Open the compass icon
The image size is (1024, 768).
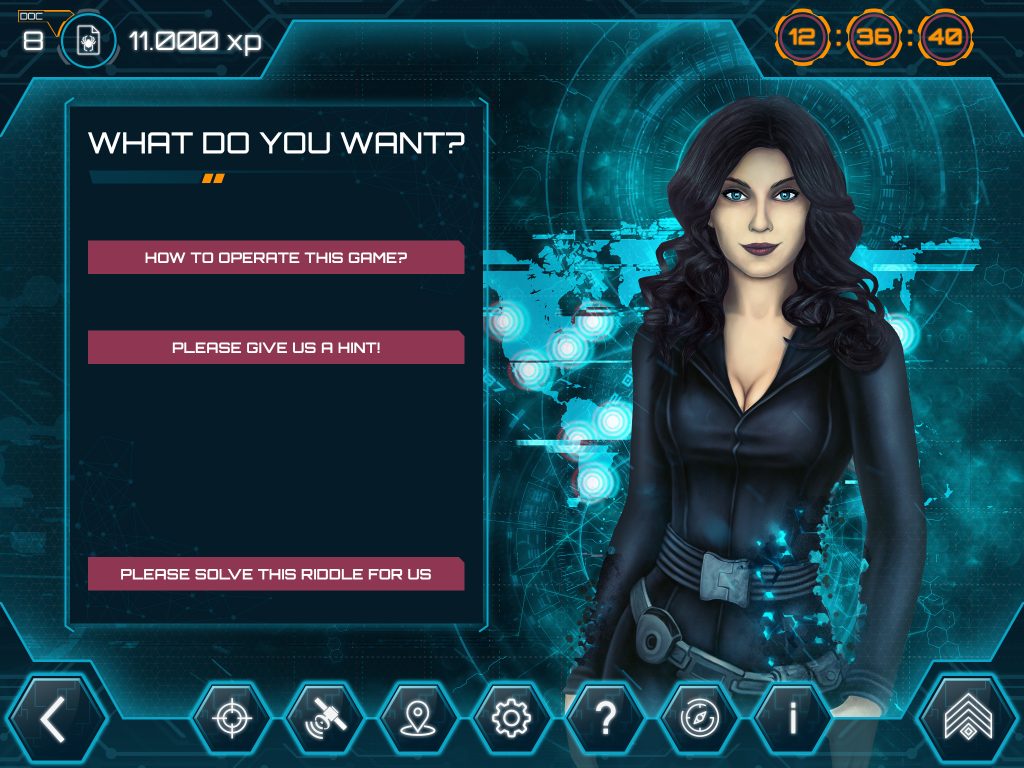tap(698, 718)
